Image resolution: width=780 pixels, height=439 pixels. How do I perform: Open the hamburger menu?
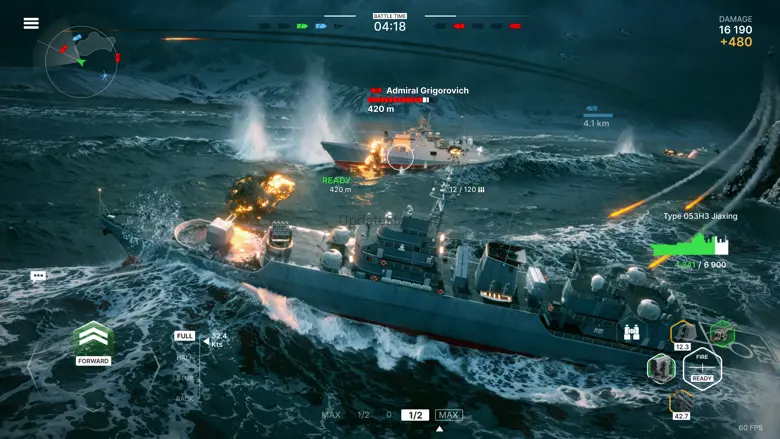pos(31,23)
